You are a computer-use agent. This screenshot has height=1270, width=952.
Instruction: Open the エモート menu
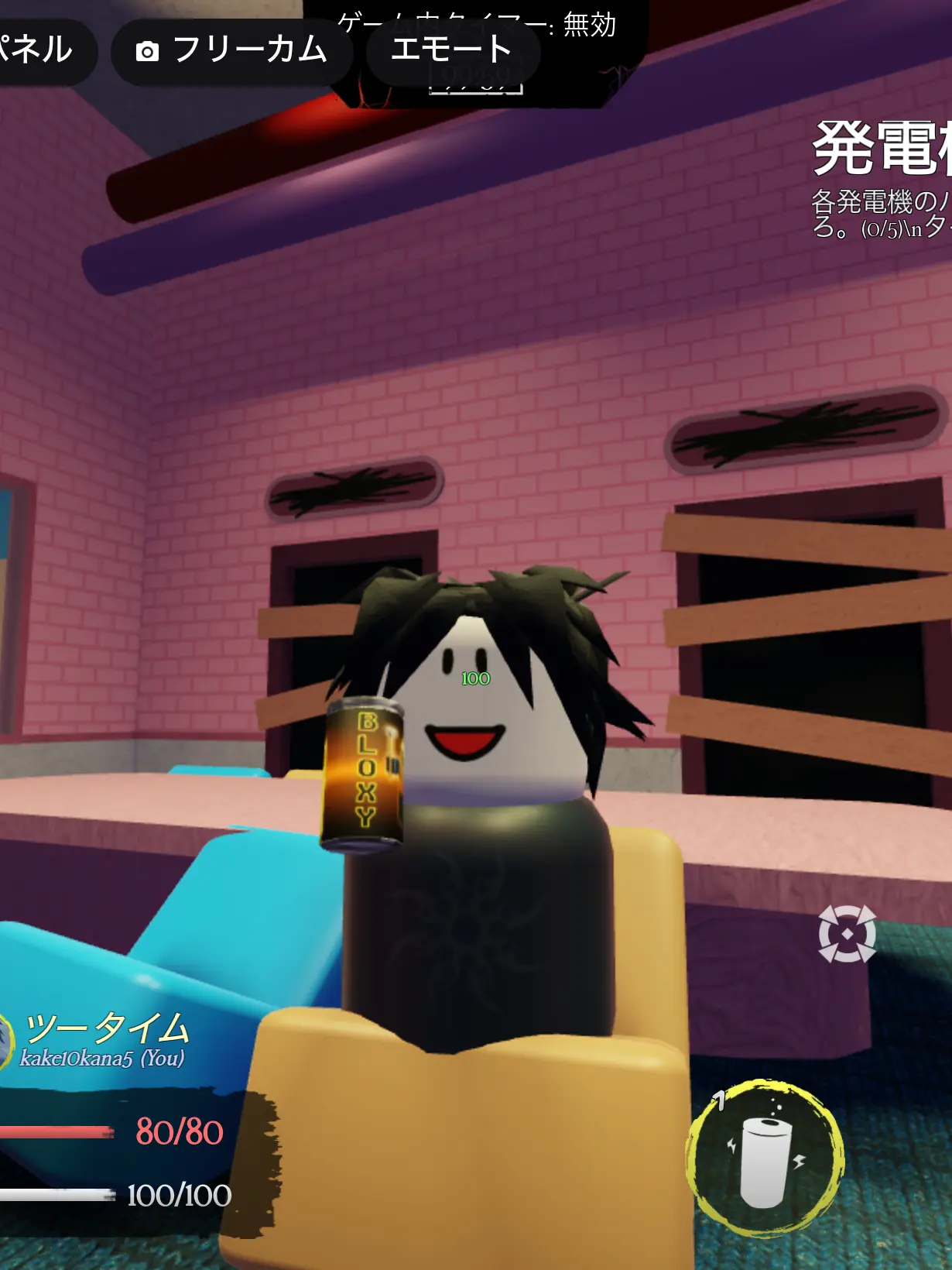[x=452, y=51]
